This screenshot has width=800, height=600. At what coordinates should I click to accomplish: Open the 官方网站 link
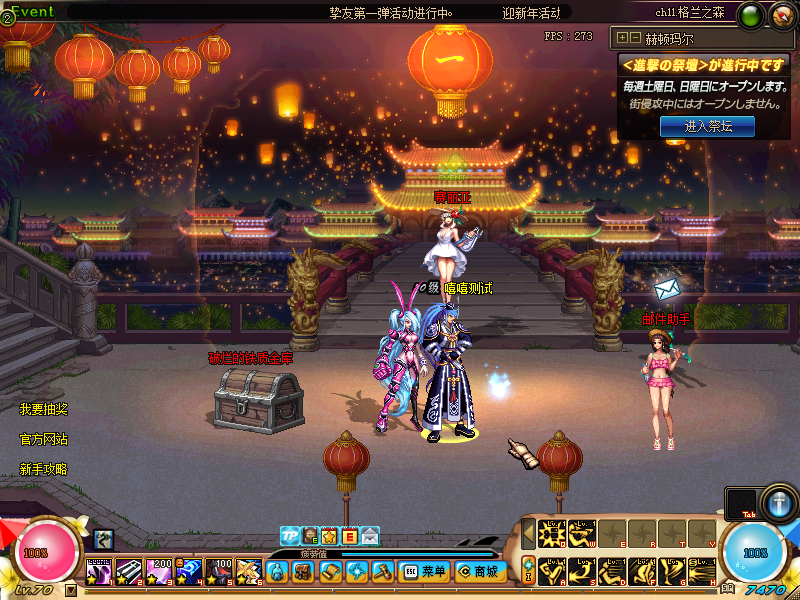click(44, 440)
